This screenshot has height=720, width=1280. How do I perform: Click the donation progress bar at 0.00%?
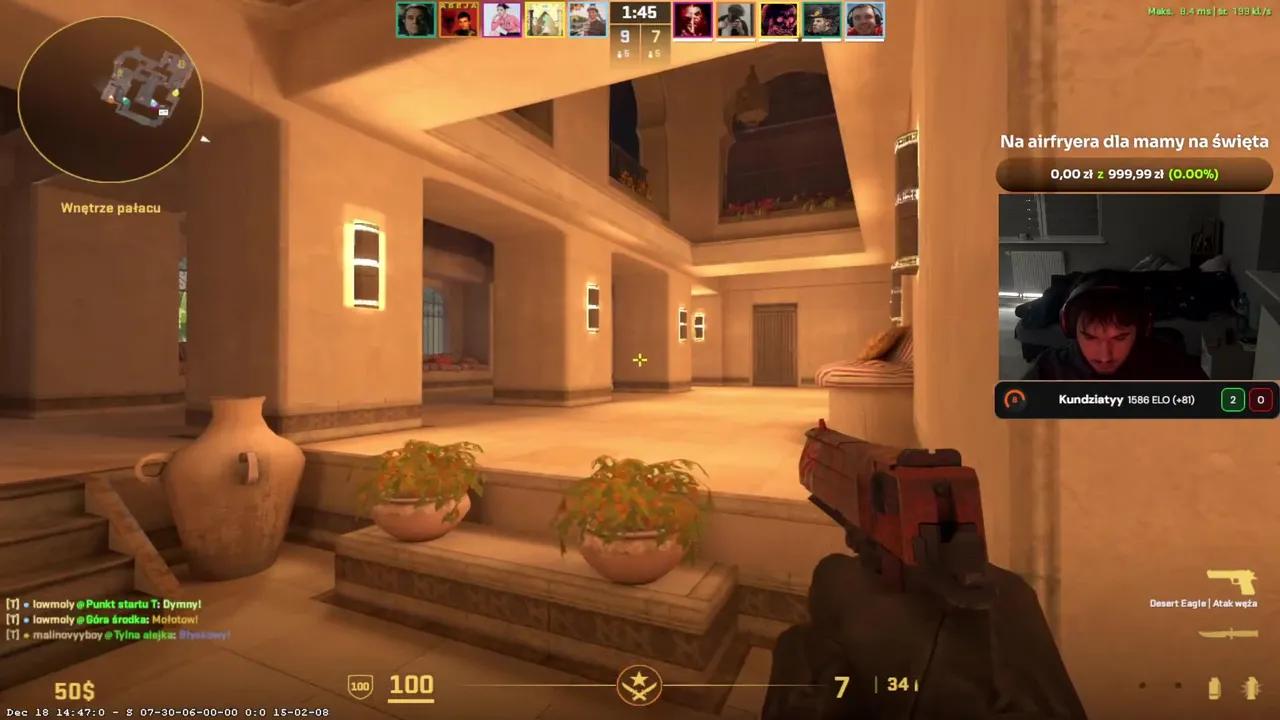click(x=1135, y=174)
